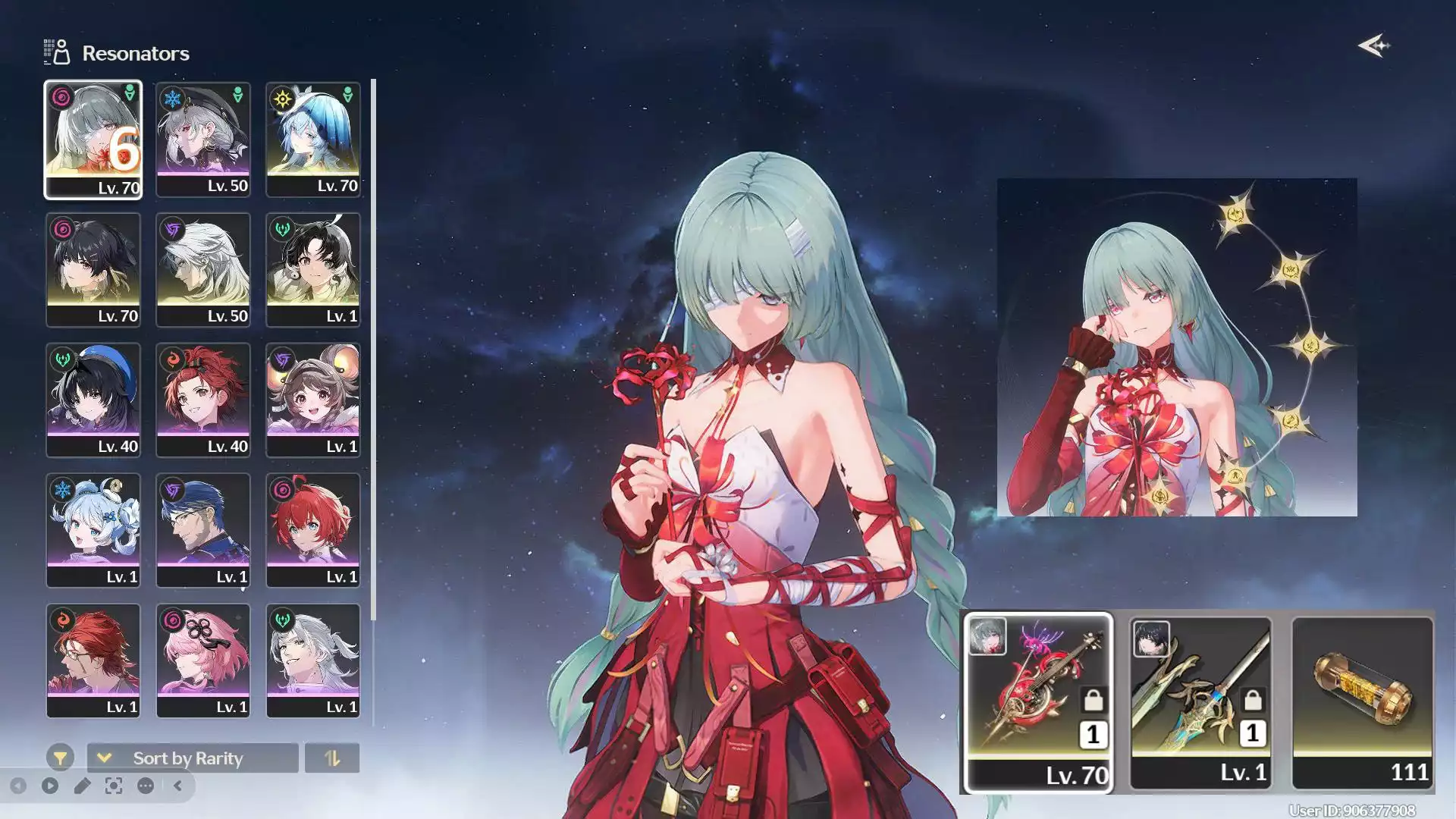Screen dimensions: 1456x819
Task: Select the grey-haired Lv. 70 resonator with the 6
Action: [x=93, y=140]
